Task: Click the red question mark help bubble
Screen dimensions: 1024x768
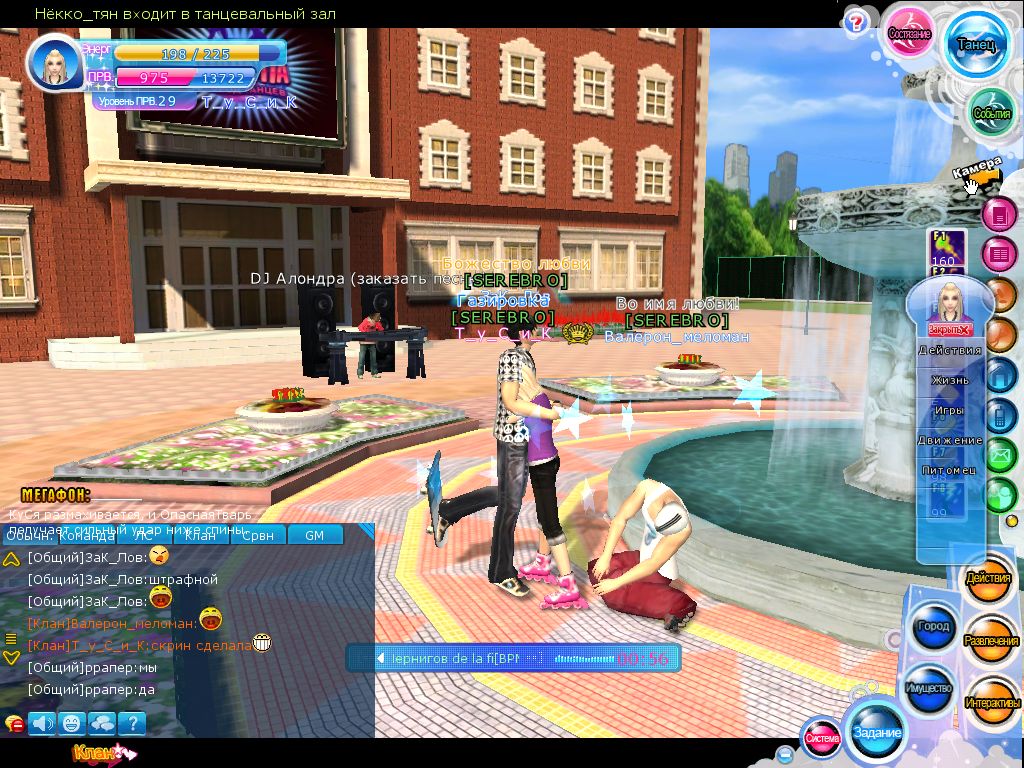Action: (x=856, y=22)
